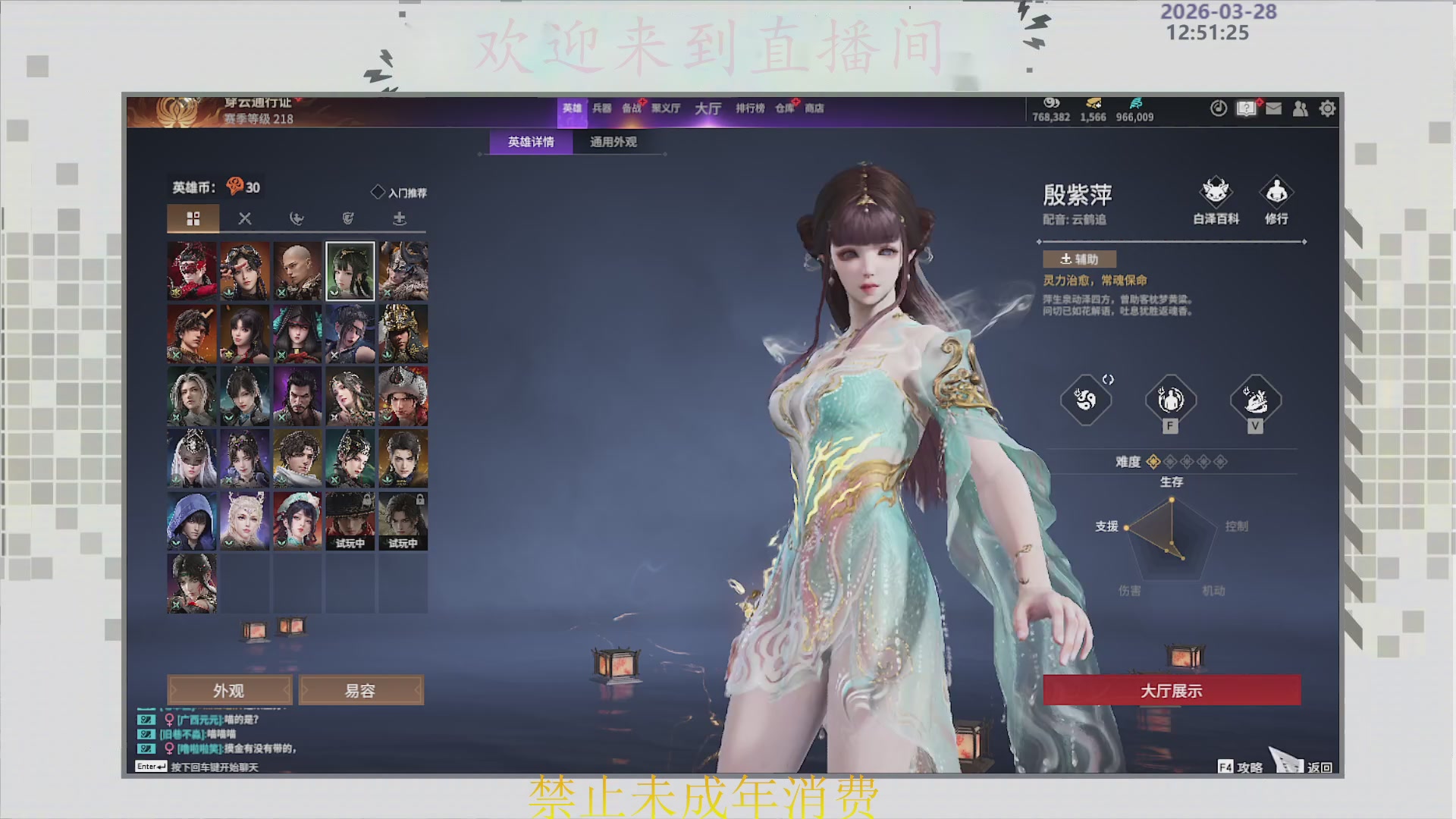Open the mail envelope icon

(1273, 108)
